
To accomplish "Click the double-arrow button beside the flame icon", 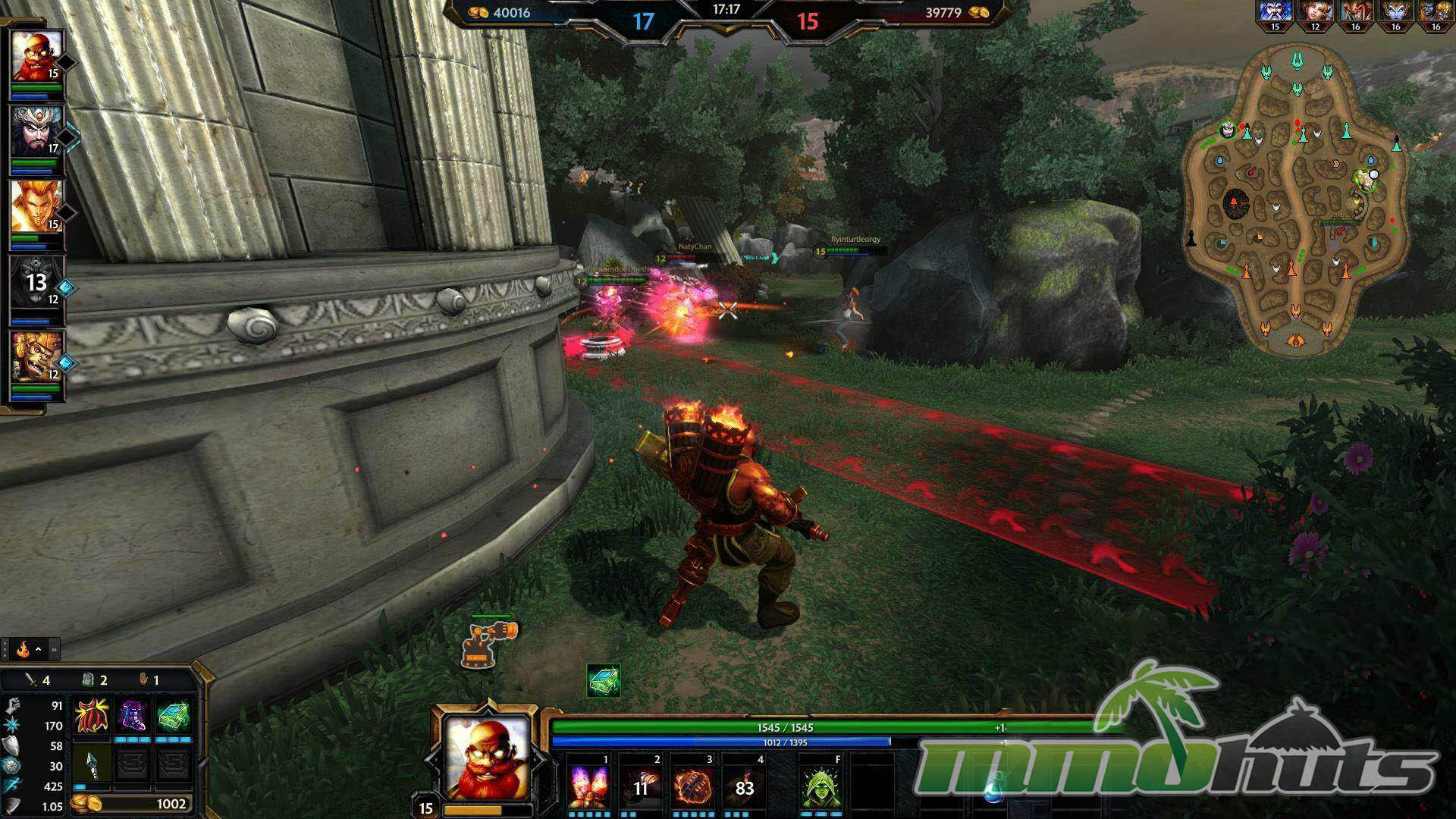I will pyautogui.click(x=54, y=649).
